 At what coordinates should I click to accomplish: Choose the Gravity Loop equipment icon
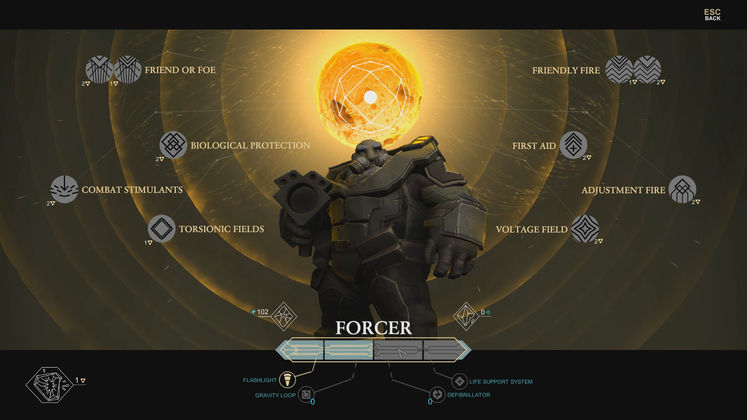306,395
